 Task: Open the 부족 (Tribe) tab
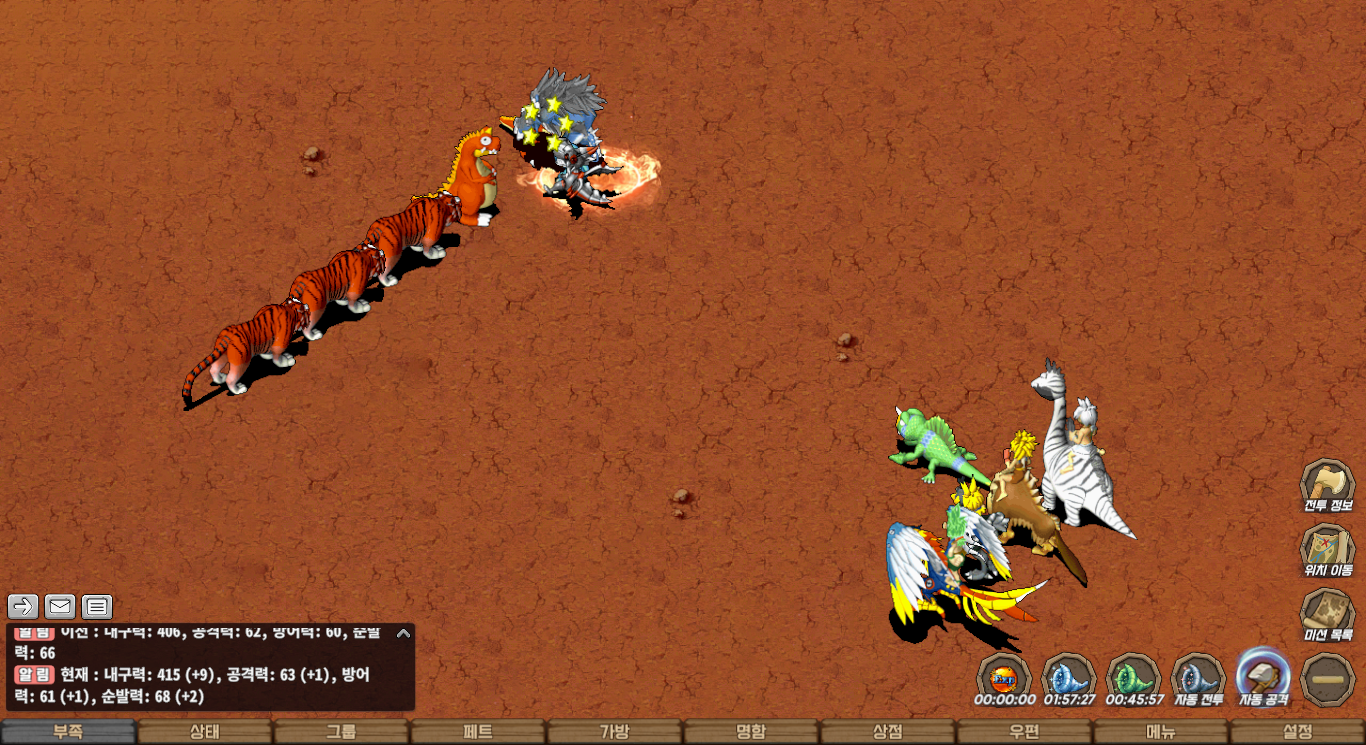click(68, 732)
